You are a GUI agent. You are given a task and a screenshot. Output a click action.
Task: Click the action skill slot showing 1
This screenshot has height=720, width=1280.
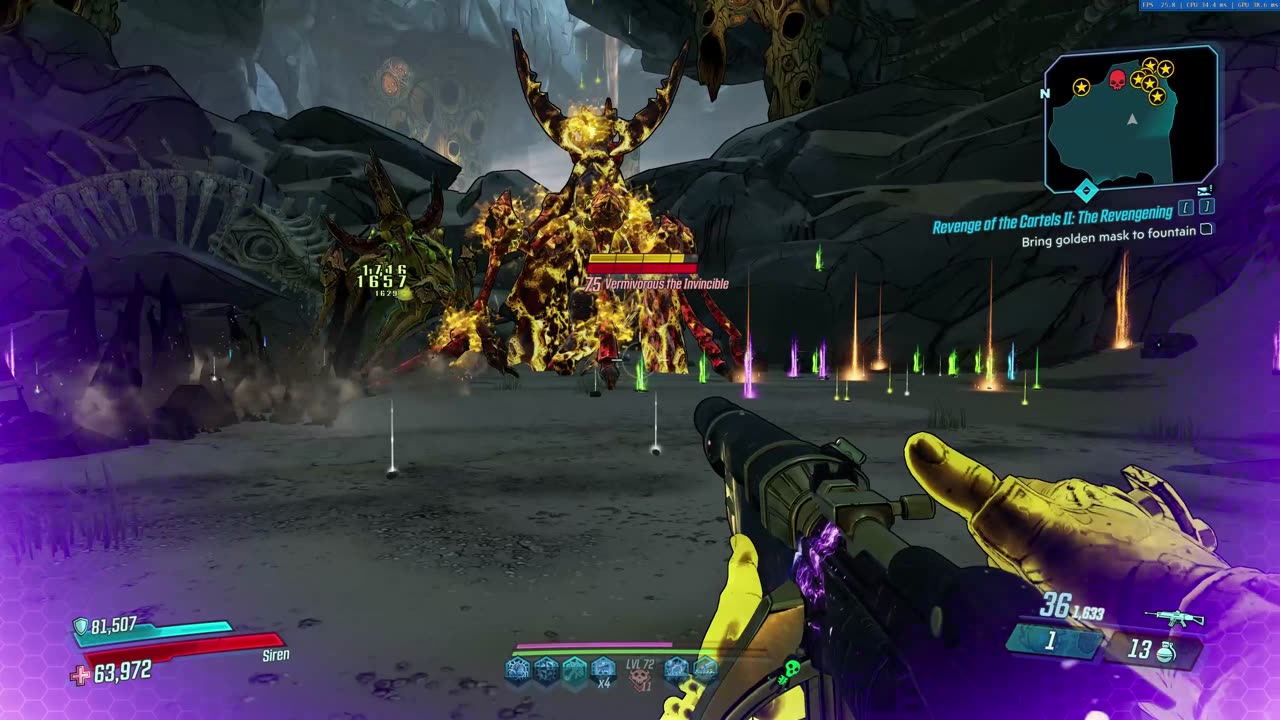click(1051, 643)
